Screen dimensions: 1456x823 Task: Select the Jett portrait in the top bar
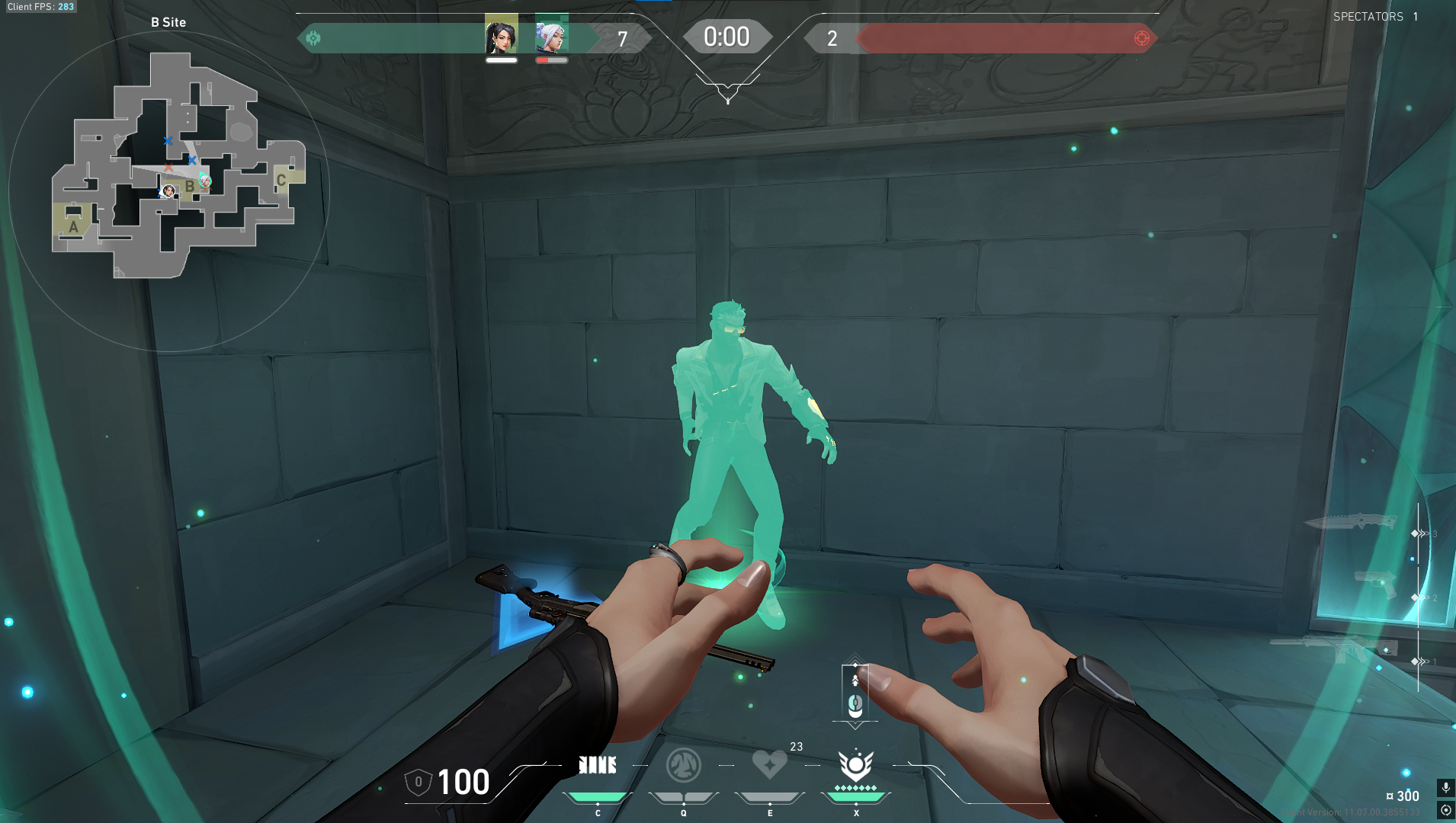[551, 35]
